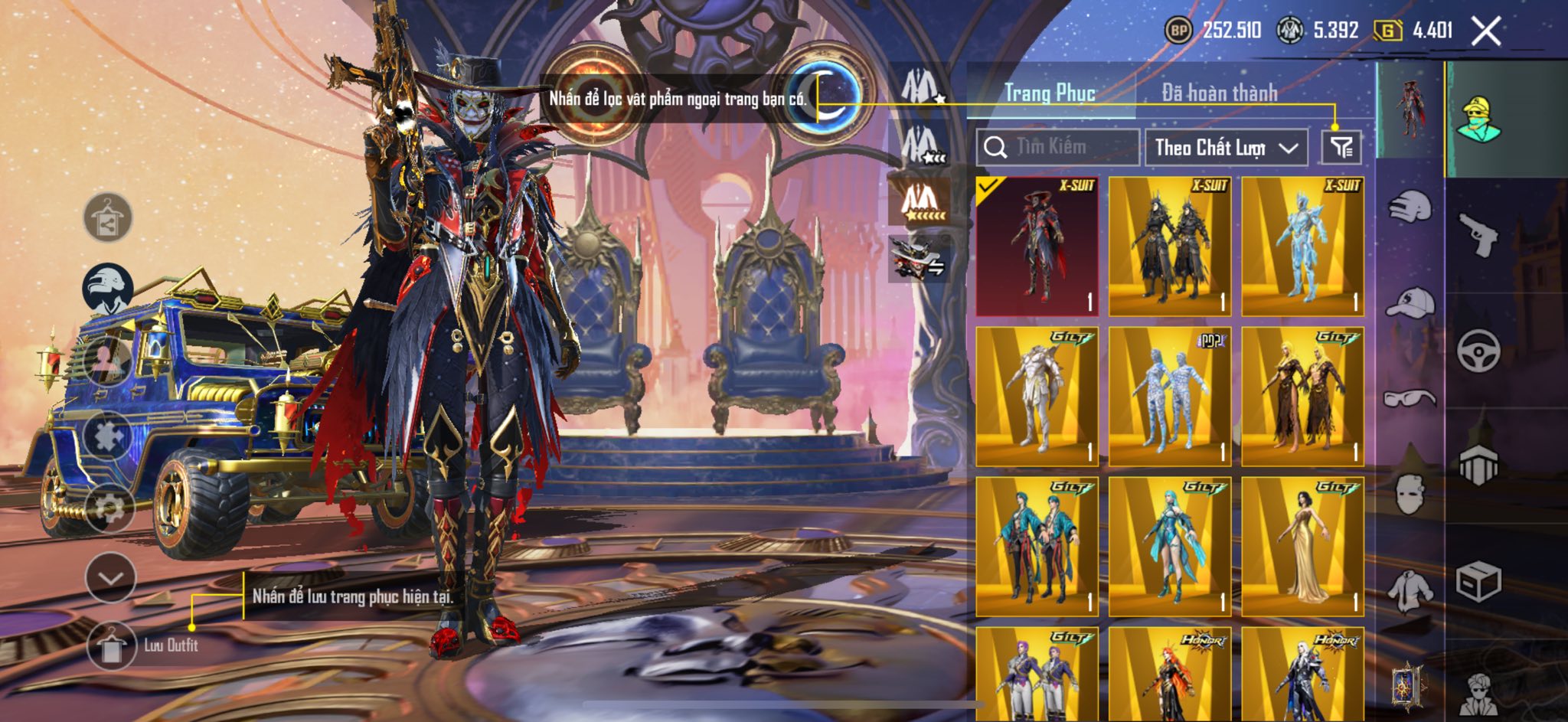Switch to the Trang Phục tab
This screenshot has width=1568, height=722.
(x=1050, y=93)
